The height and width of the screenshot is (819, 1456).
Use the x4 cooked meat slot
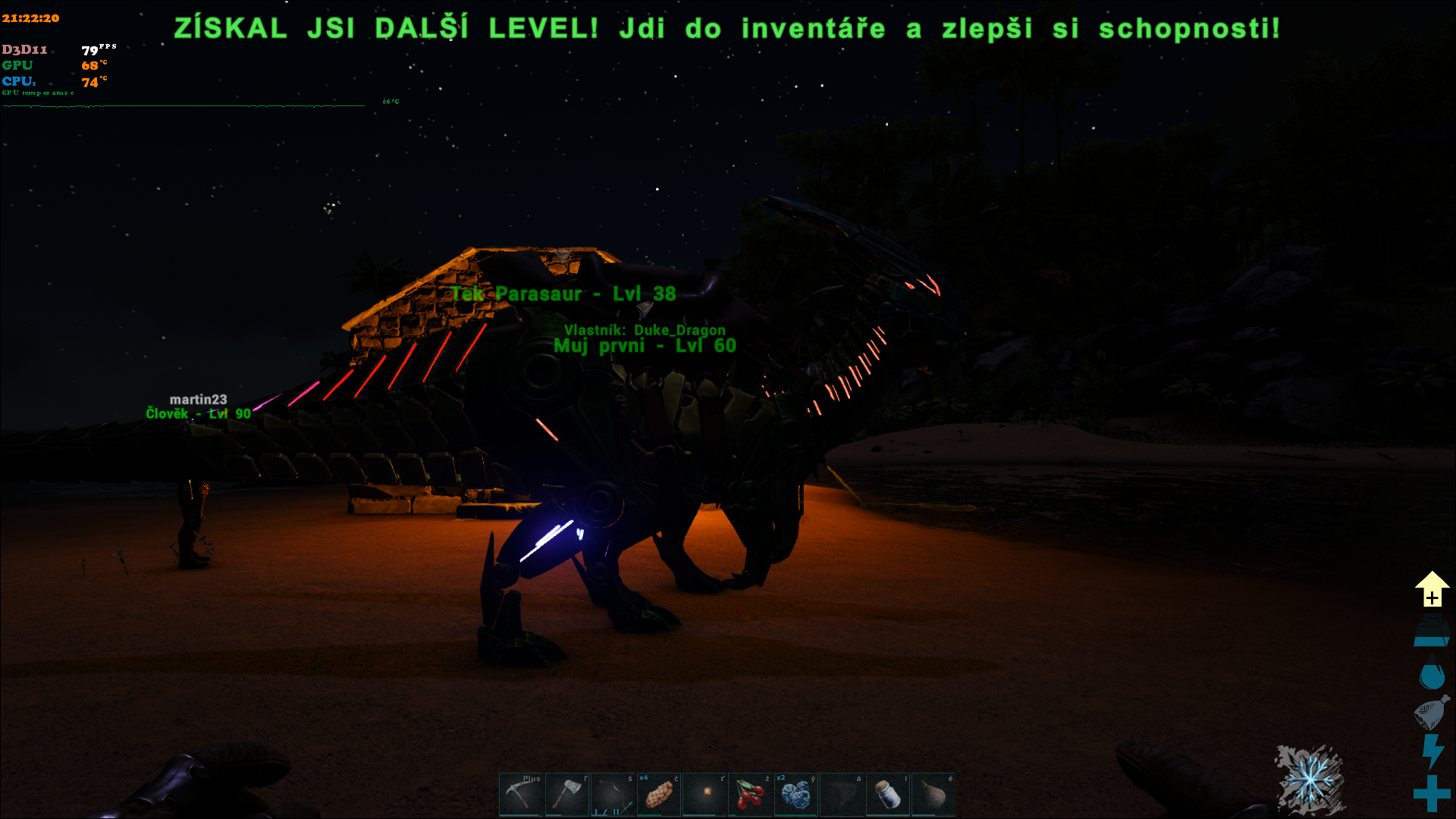[658, 794]
